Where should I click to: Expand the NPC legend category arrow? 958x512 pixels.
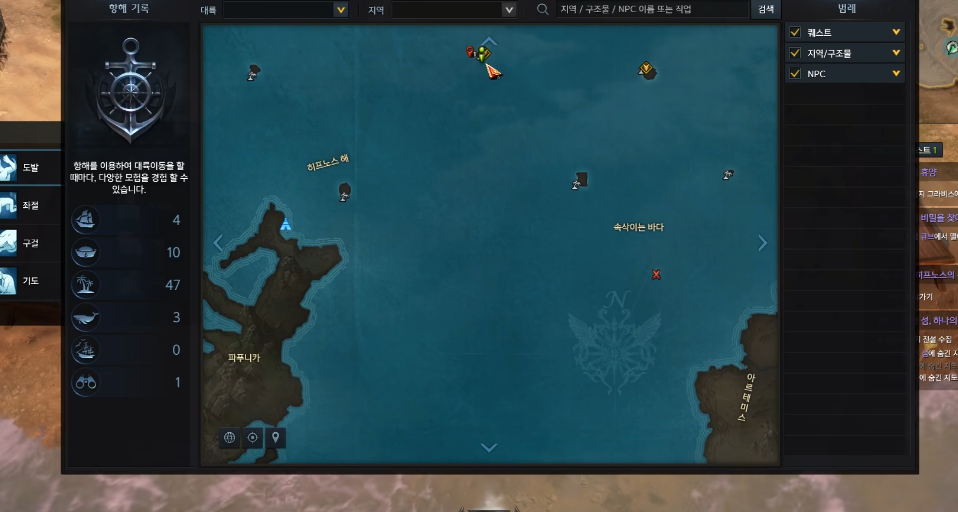click(896, 74)
